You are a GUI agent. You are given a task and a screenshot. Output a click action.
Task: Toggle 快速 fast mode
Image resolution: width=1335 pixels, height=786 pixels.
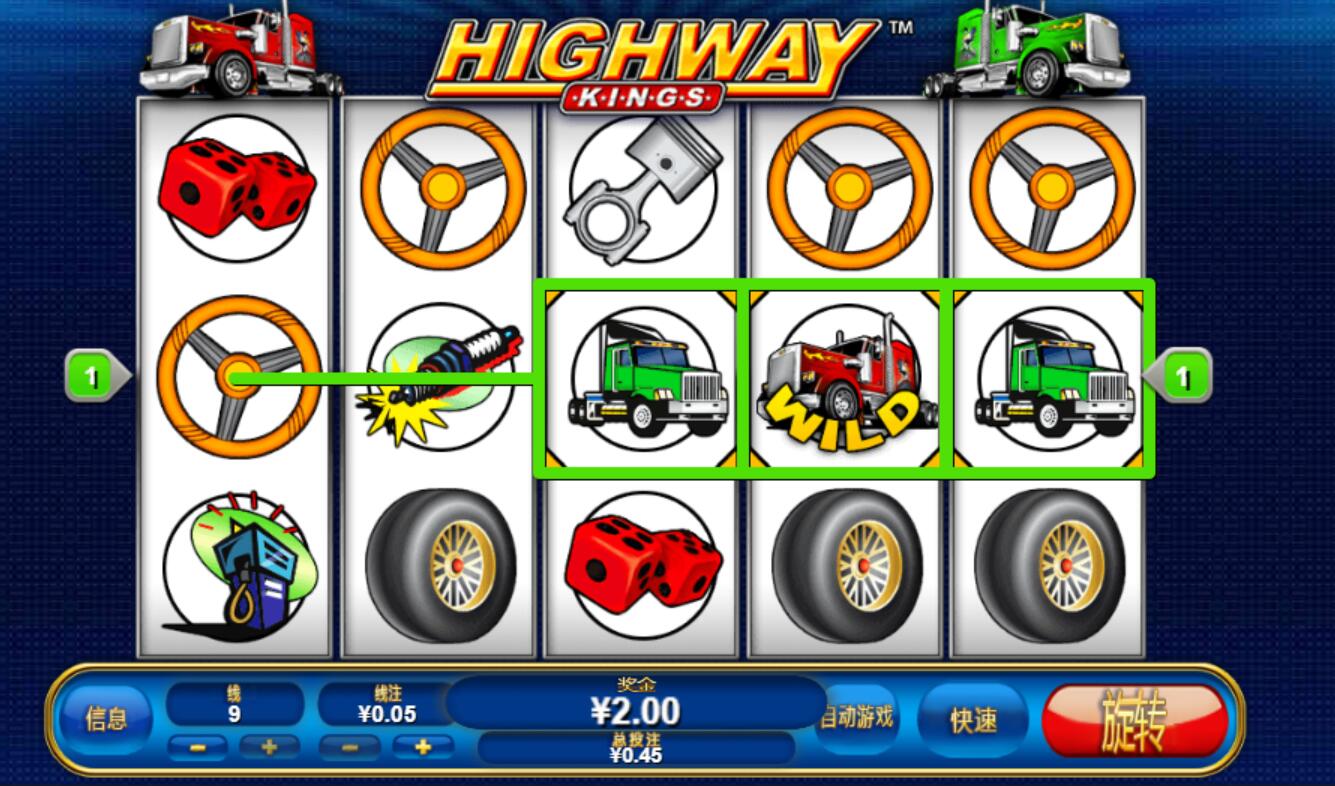[x=973, y=720]
